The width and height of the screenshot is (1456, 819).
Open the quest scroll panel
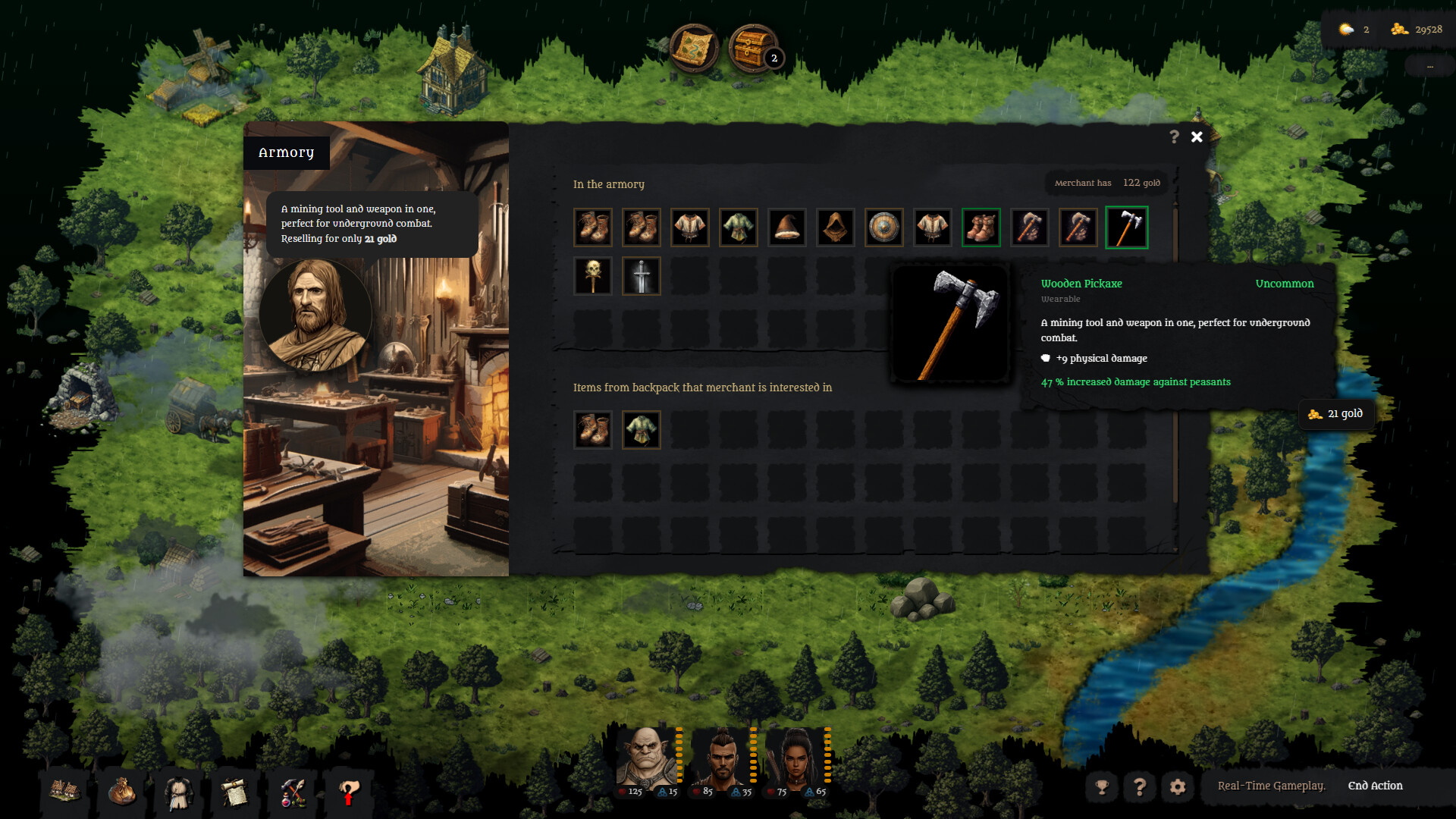pos(235,793)
